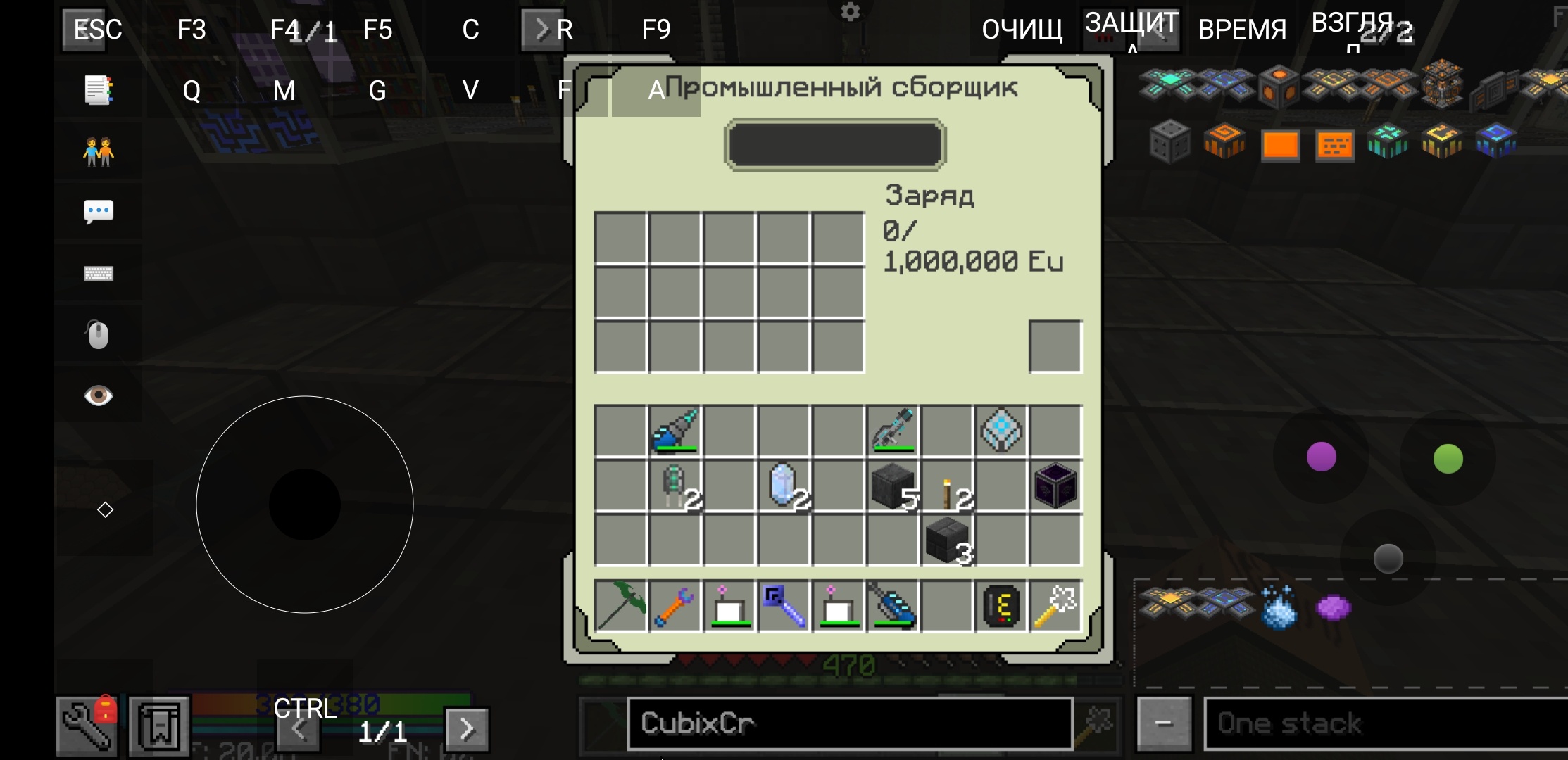Image resolution: width=1568 pixels, height=760 pixels.
Task: Pick the solid orange block from item list
Action: [1280, 146]
